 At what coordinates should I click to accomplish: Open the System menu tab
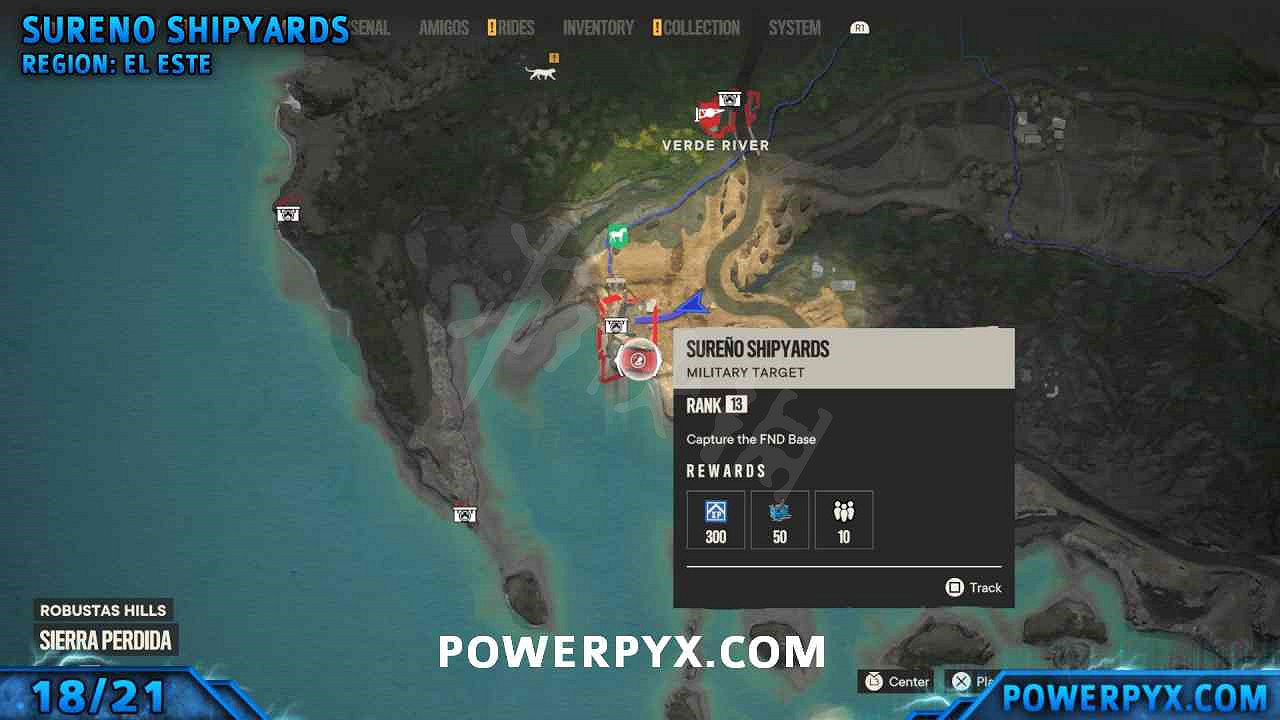[x=794, y=27]
